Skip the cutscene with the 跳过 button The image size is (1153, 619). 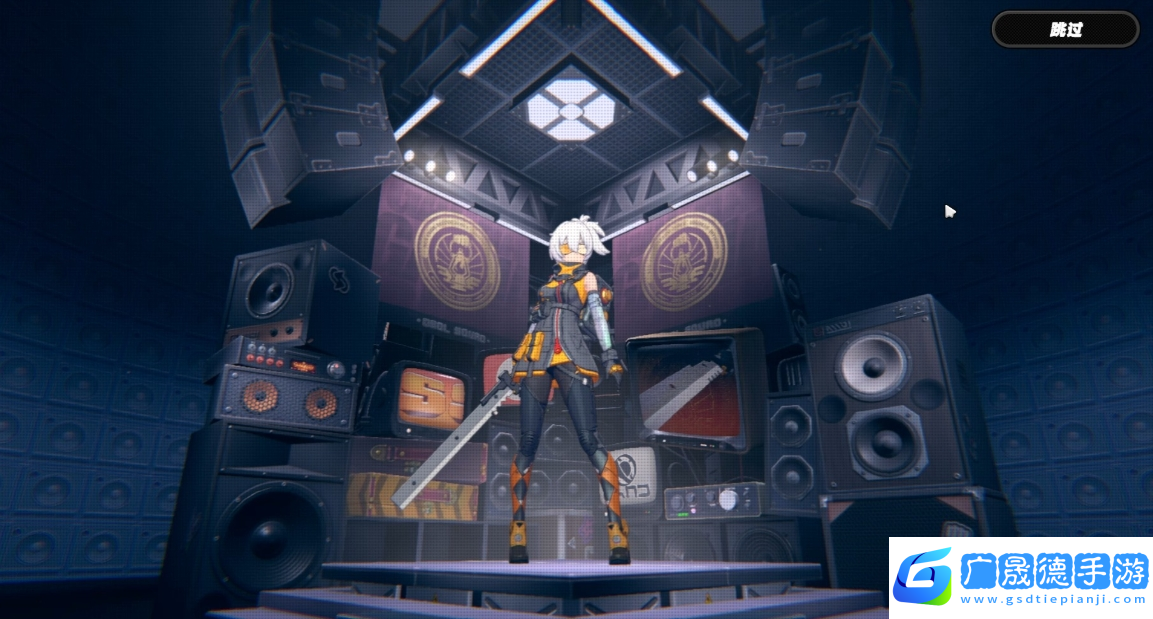point(1065,29)
